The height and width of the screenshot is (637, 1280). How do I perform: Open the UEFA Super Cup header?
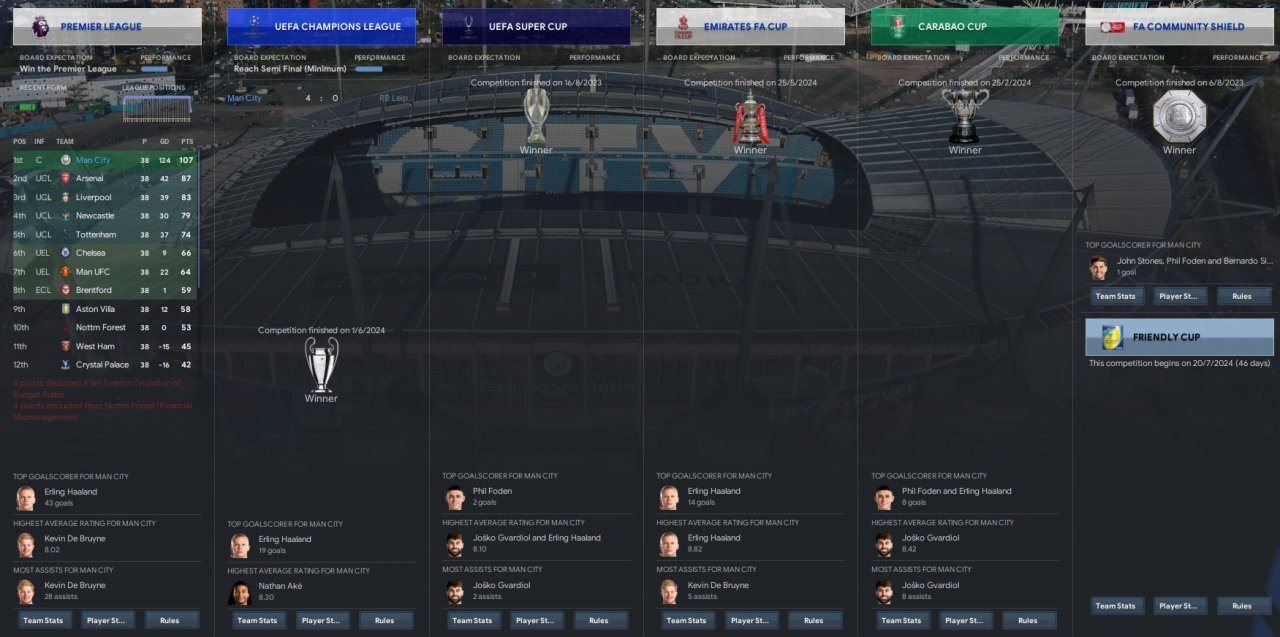coord(536,27)
